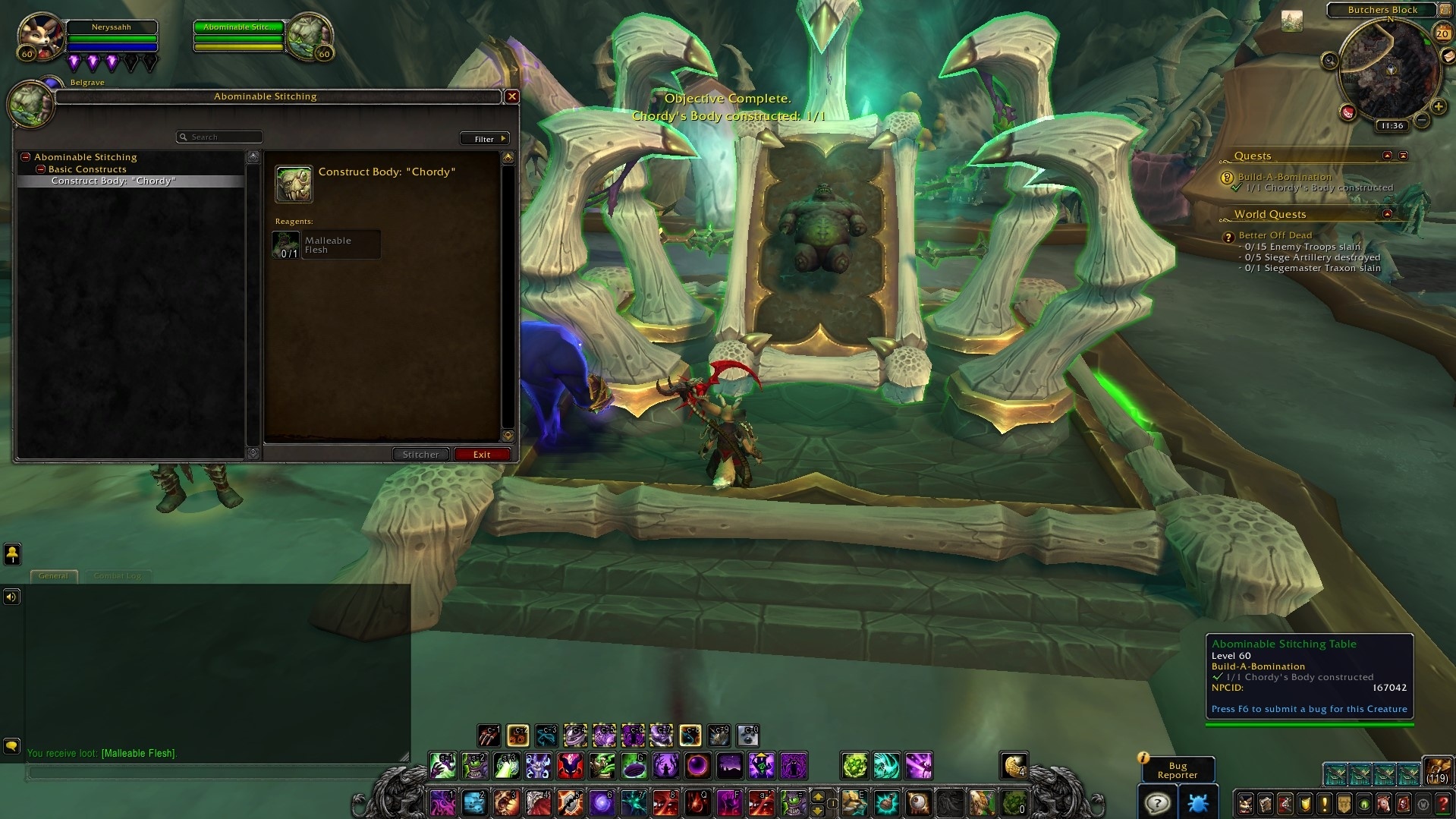The width and height of the screenshot is (1456, 819).
Task: Open the Build-A-Bomination quest entry
Action: coord(1285,177)
